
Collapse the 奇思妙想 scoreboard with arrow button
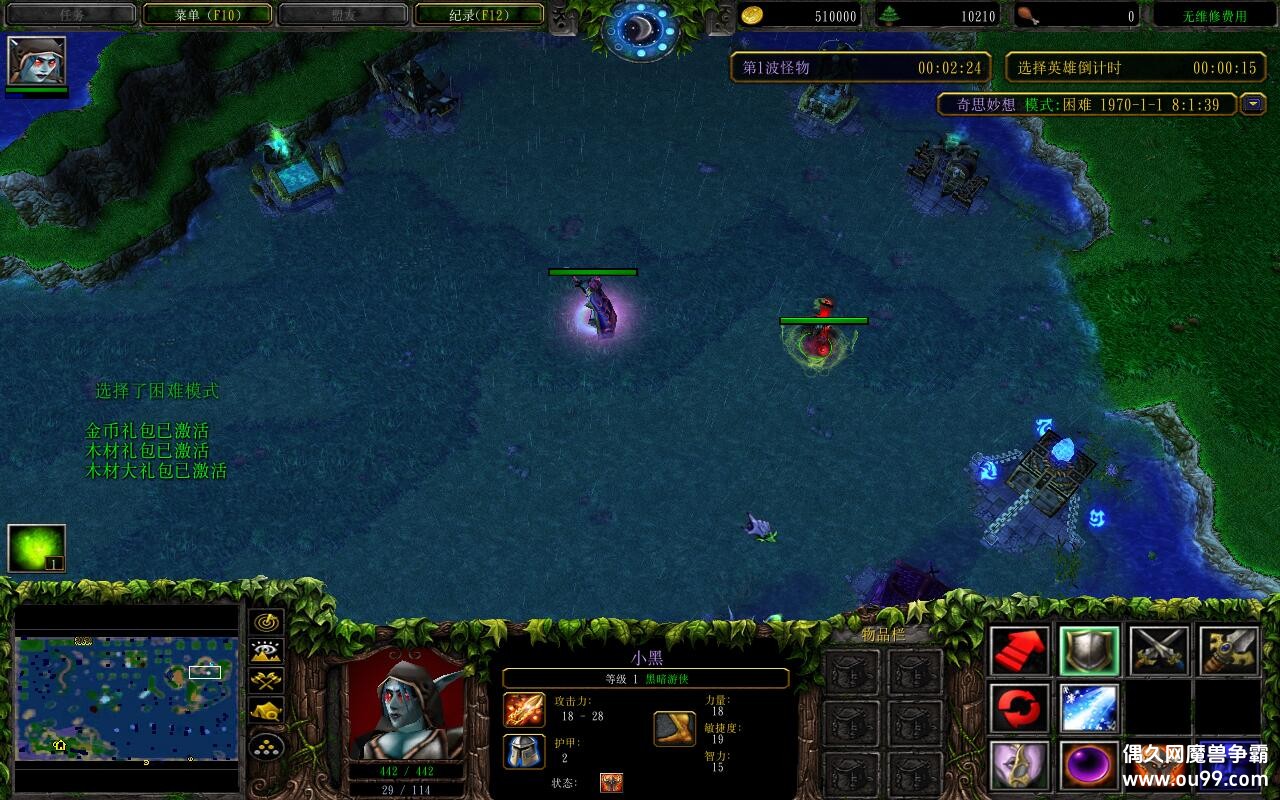point(1252,104)
